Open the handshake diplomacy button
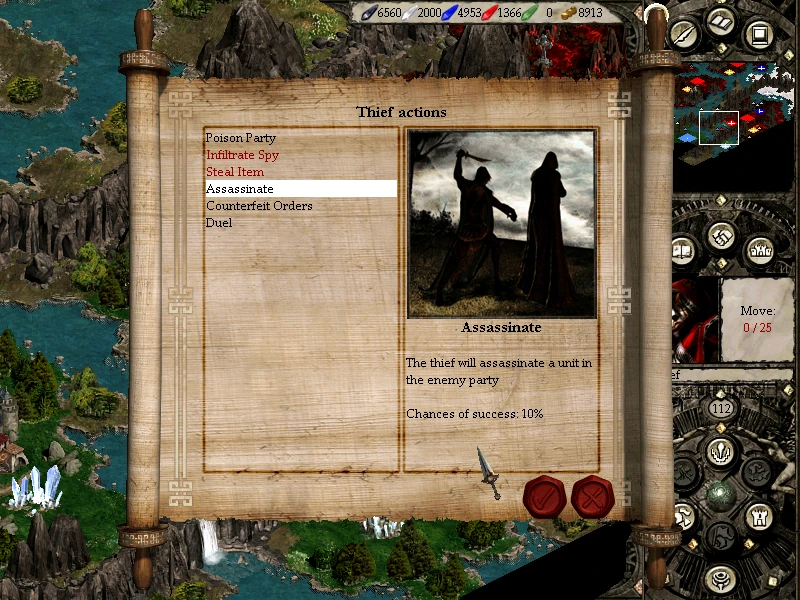The height and width of the screenshot is (600, 800). tap(723, 238)
